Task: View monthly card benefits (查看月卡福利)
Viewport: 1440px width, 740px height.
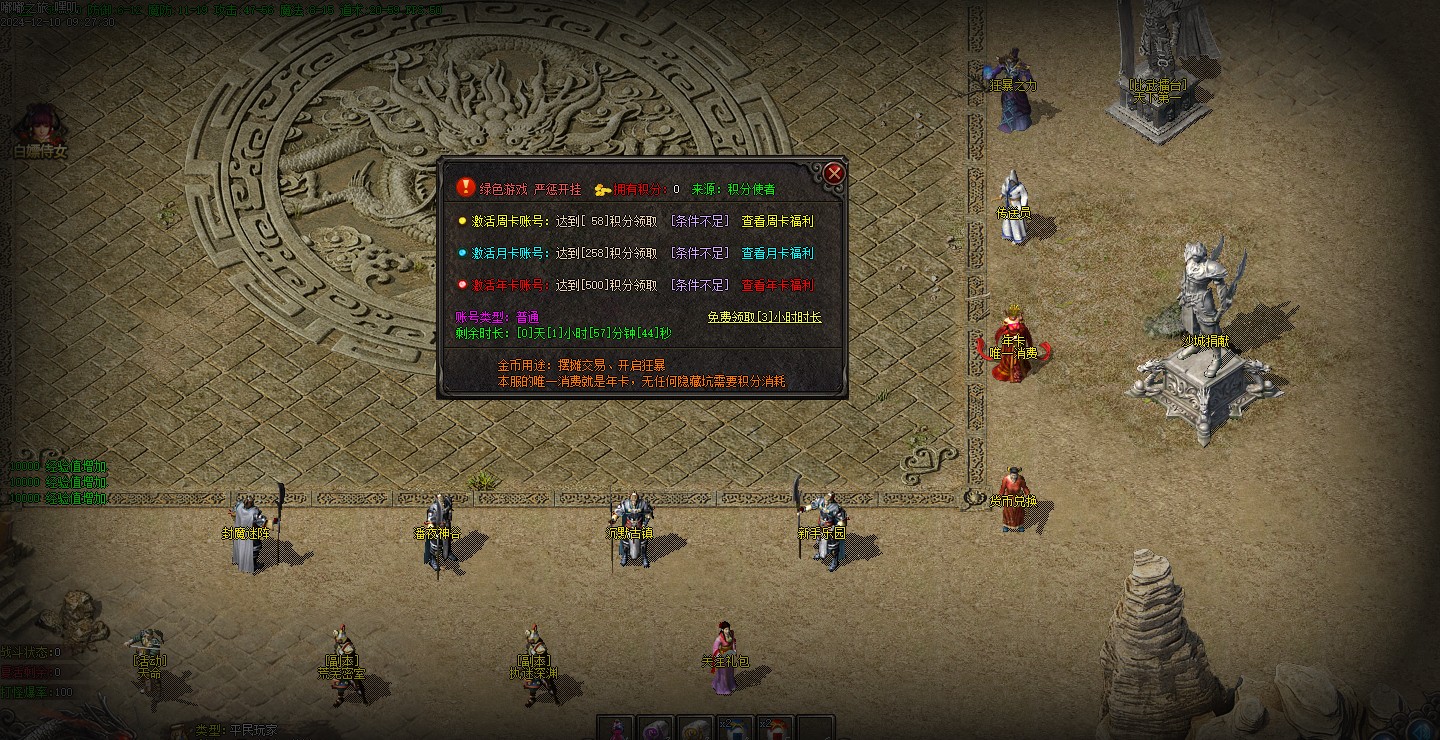Action: click(777, 253)
